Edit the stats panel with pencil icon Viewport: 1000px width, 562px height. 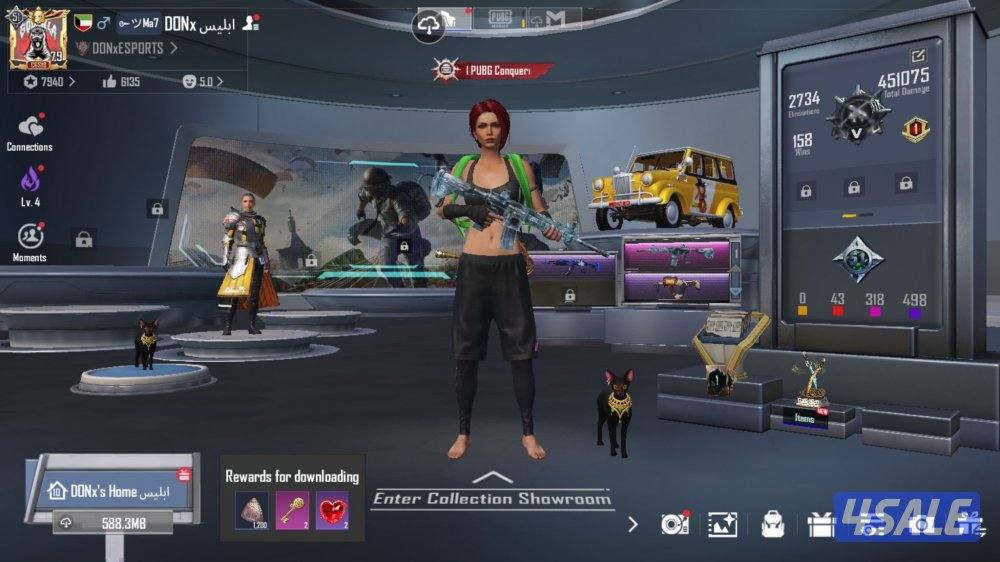pyautogui.click(x=917, y=56)
